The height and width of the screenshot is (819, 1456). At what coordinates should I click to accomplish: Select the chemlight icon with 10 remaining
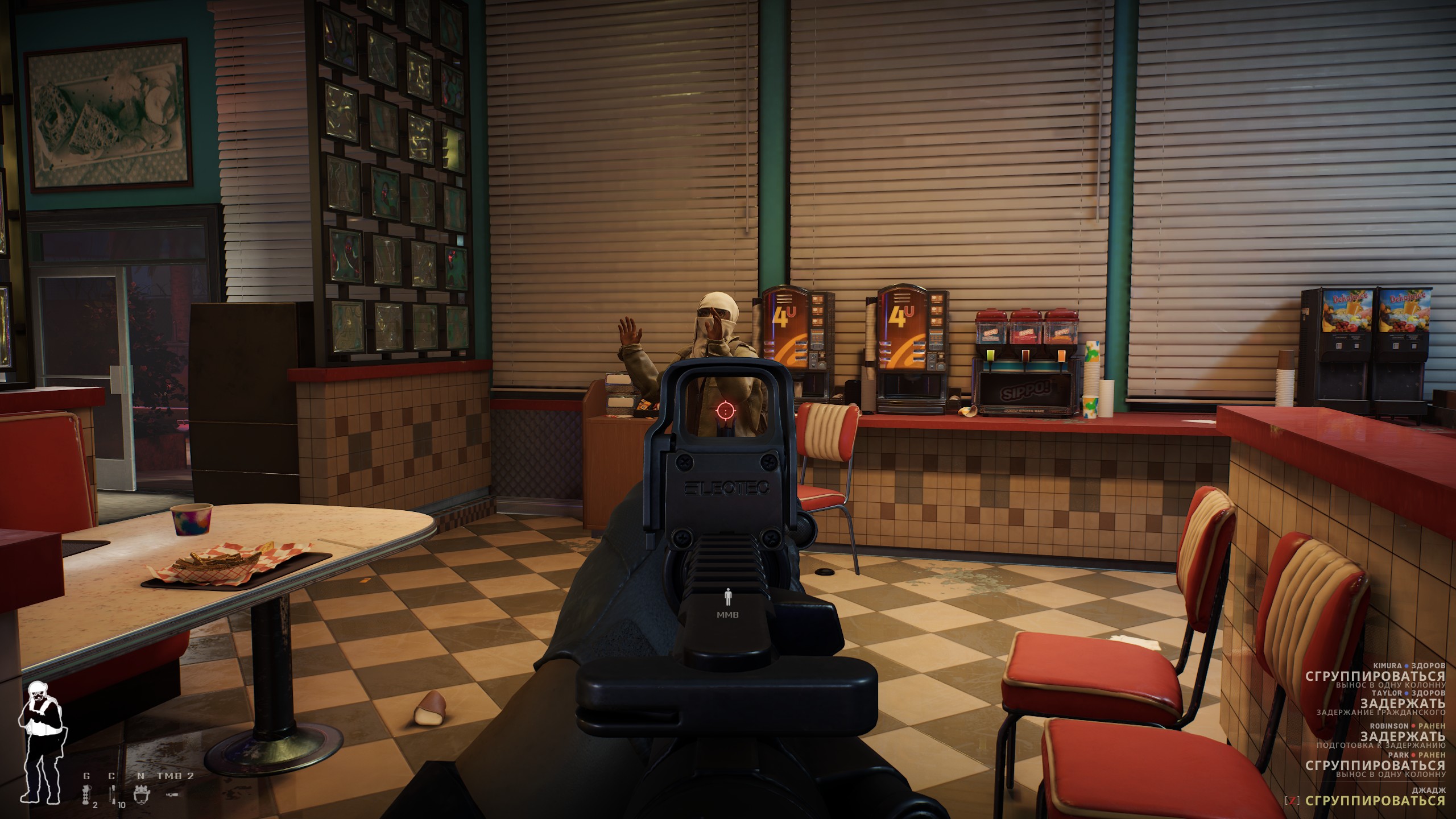coord(113,794)
